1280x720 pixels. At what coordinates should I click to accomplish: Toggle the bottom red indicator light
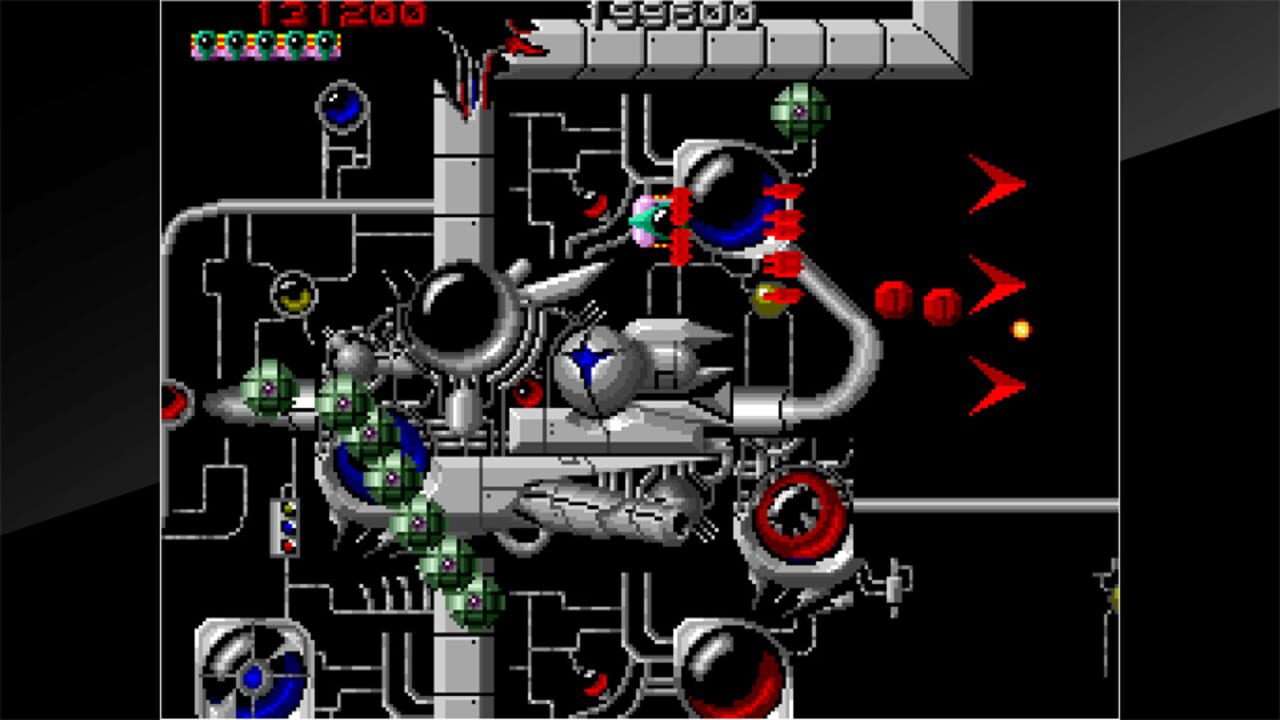coord(287,547)
